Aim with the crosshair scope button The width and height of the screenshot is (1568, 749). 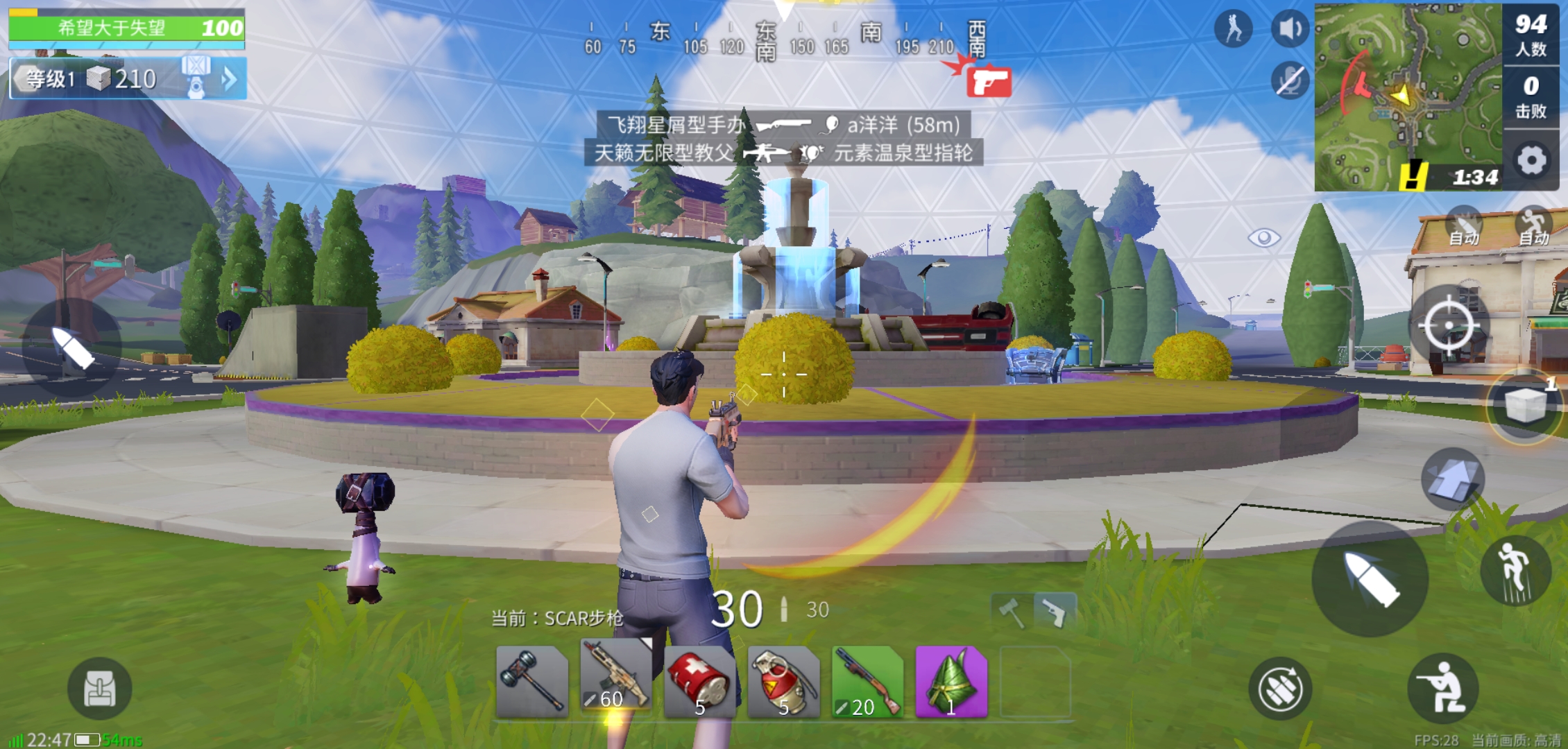[1449, 325]
